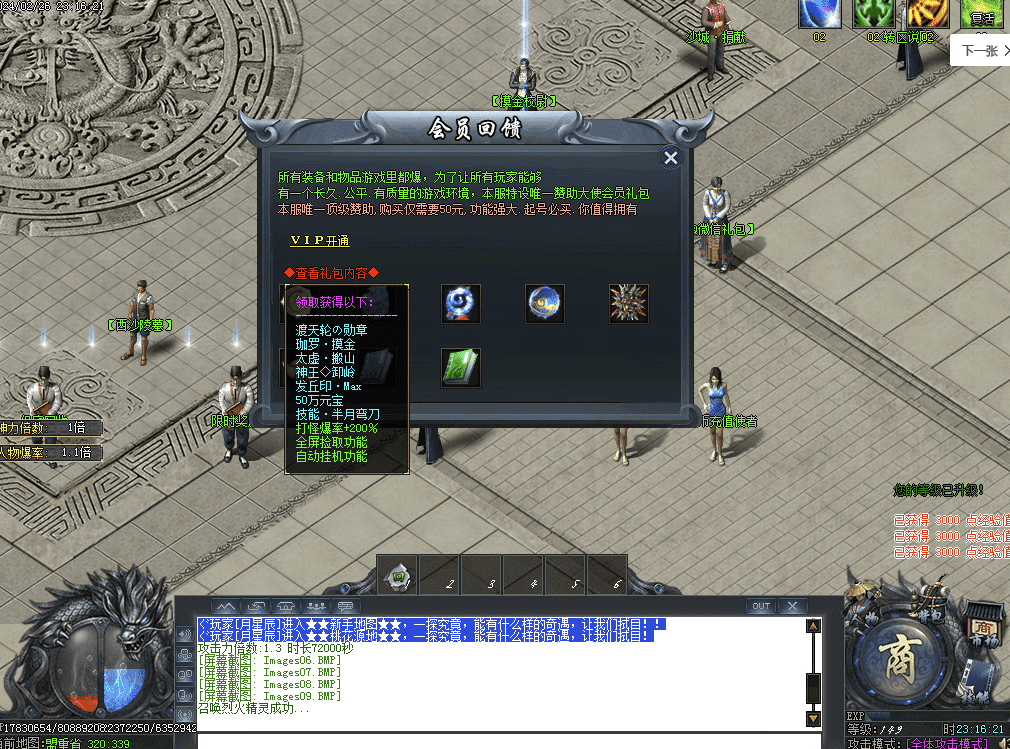Activate the blue shield buff icon

[x=818, y=14]
